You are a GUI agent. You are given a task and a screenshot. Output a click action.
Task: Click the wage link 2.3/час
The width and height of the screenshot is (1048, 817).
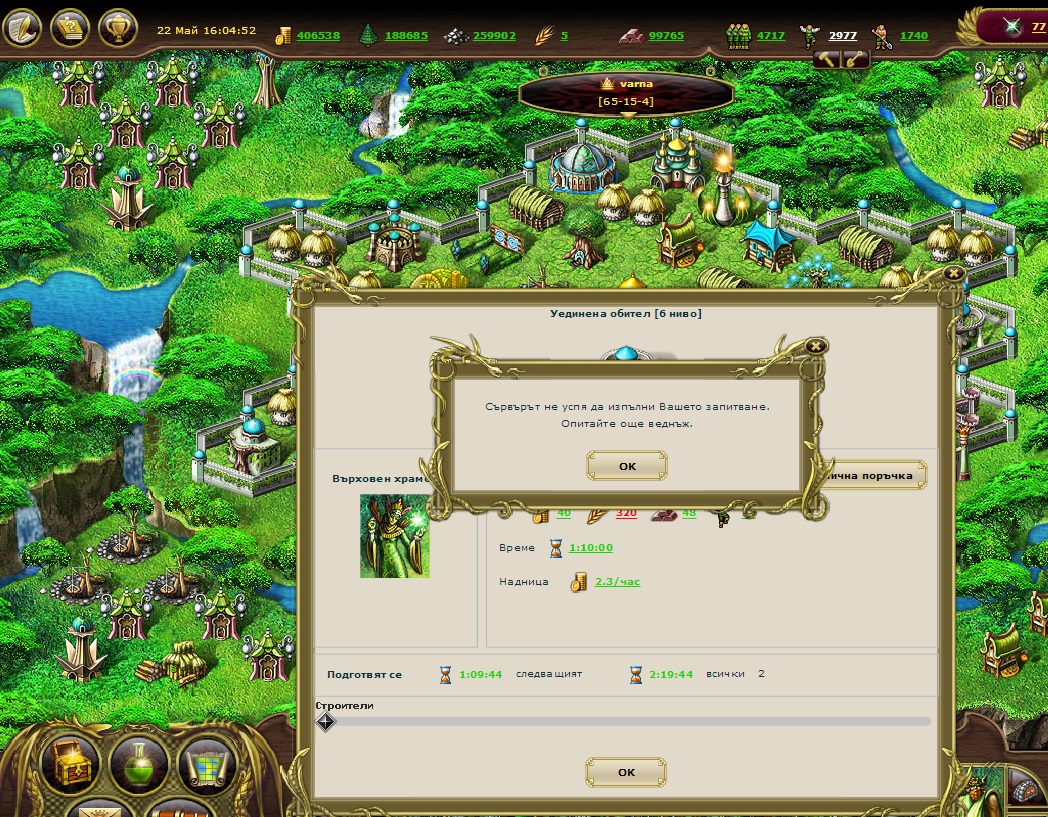(x=617, y=581)
